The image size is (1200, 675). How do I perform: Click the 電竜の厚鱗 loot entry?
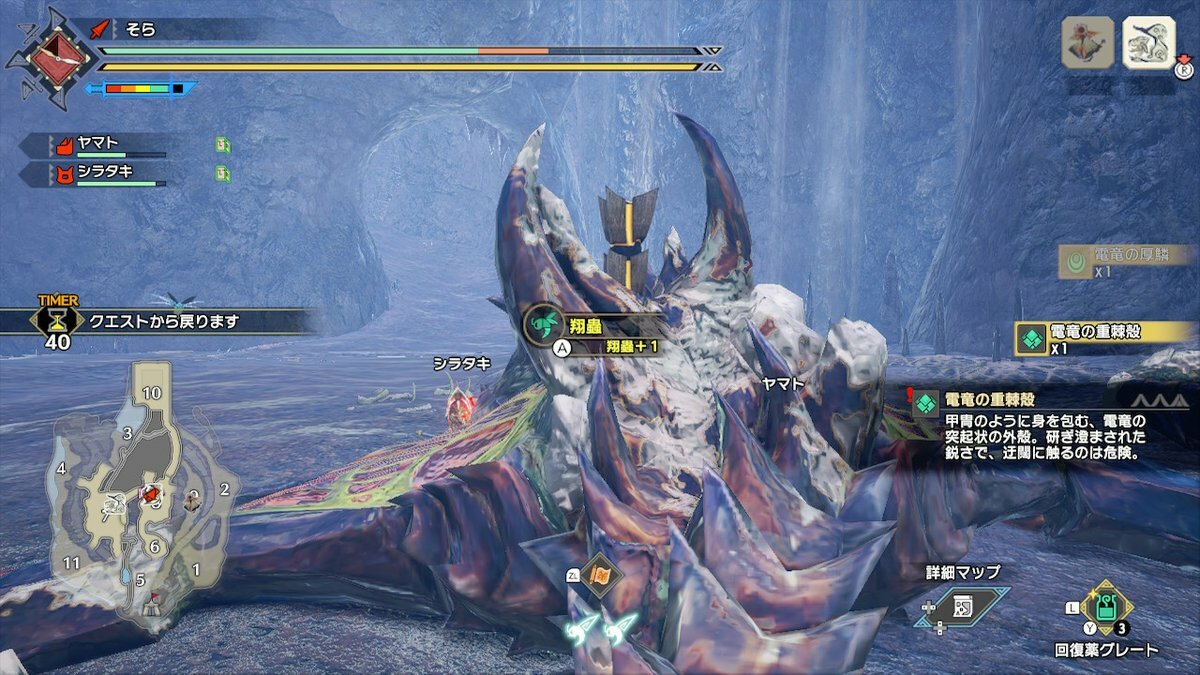[1125, 261]
